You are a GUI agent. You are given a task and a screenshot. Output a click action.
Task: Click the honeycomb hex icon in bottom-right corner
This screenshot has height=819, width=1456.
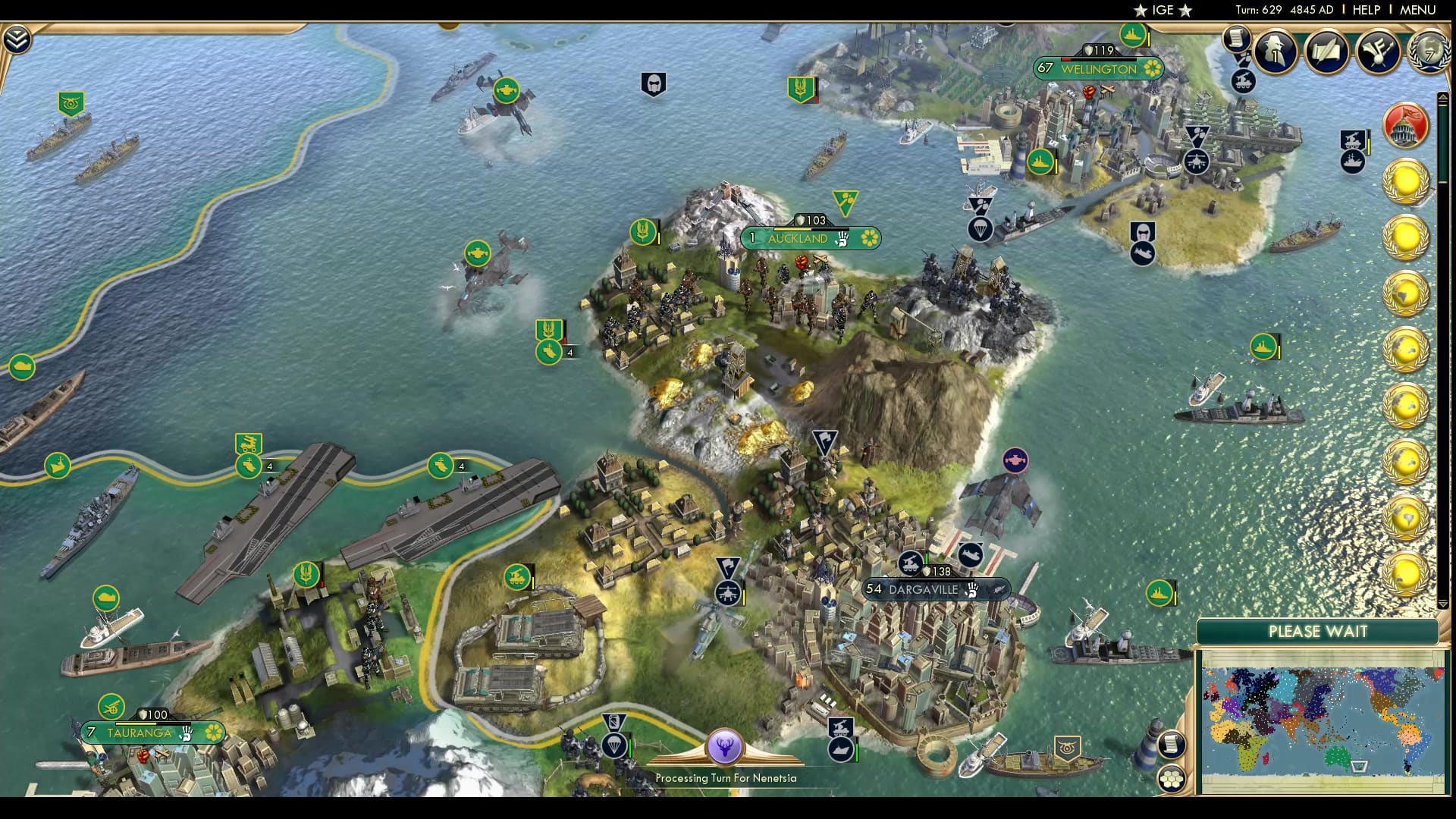pyautogui.click(x=1172, y=779)
